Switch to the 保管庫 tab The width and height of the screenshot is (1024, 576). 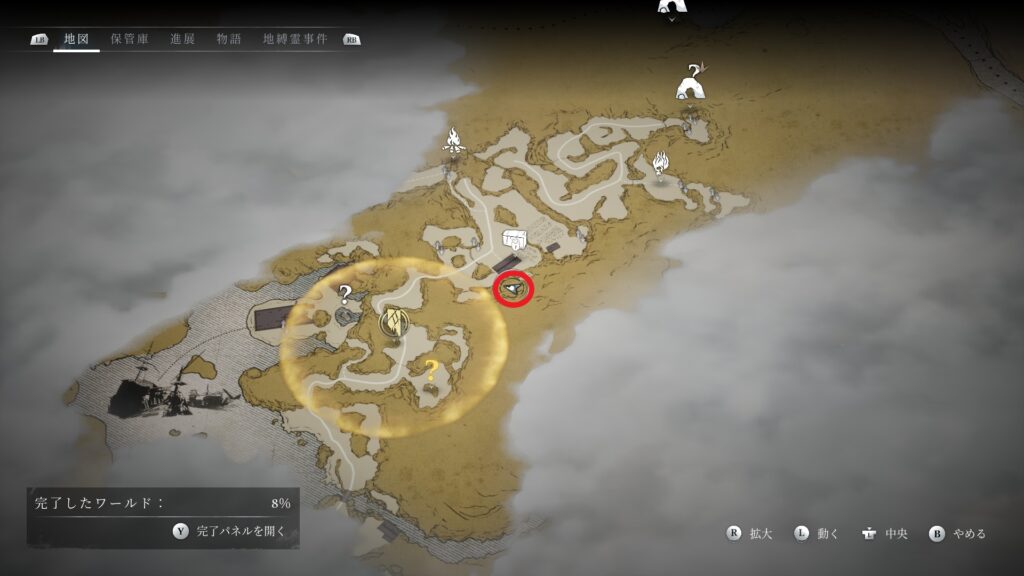(130, 39)
